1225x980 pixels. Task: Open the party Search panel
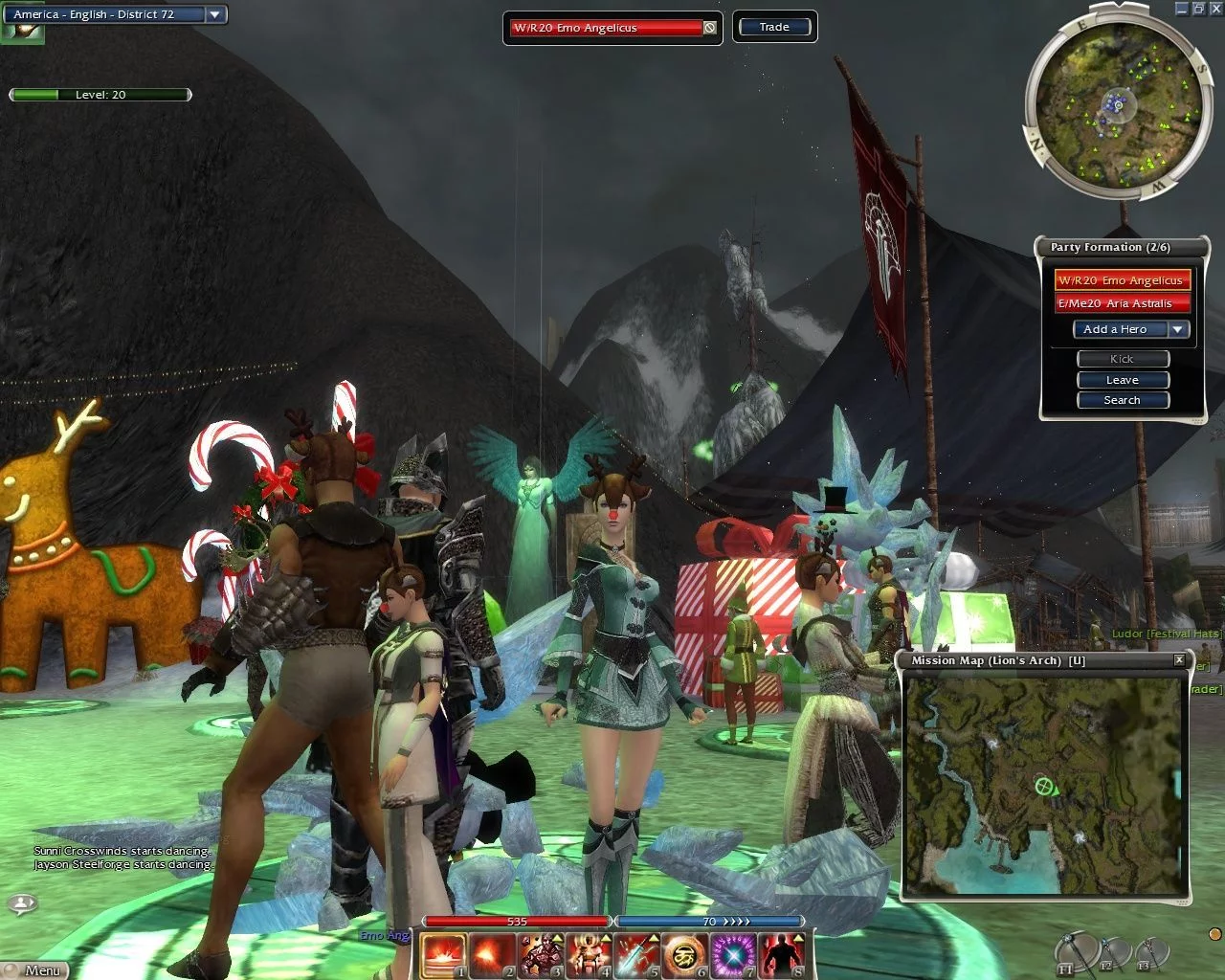click(1122, 400)
